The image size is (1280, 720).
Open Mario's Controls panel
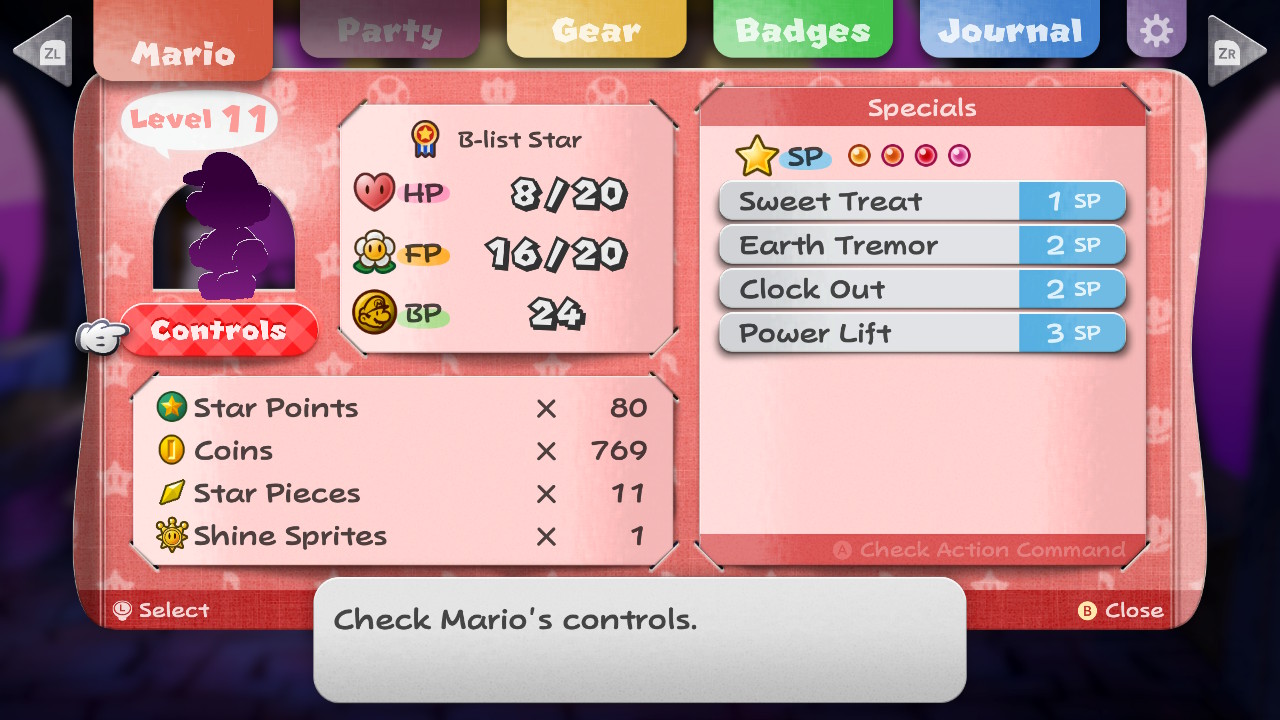pyautogui.click(x=220, y=330)
